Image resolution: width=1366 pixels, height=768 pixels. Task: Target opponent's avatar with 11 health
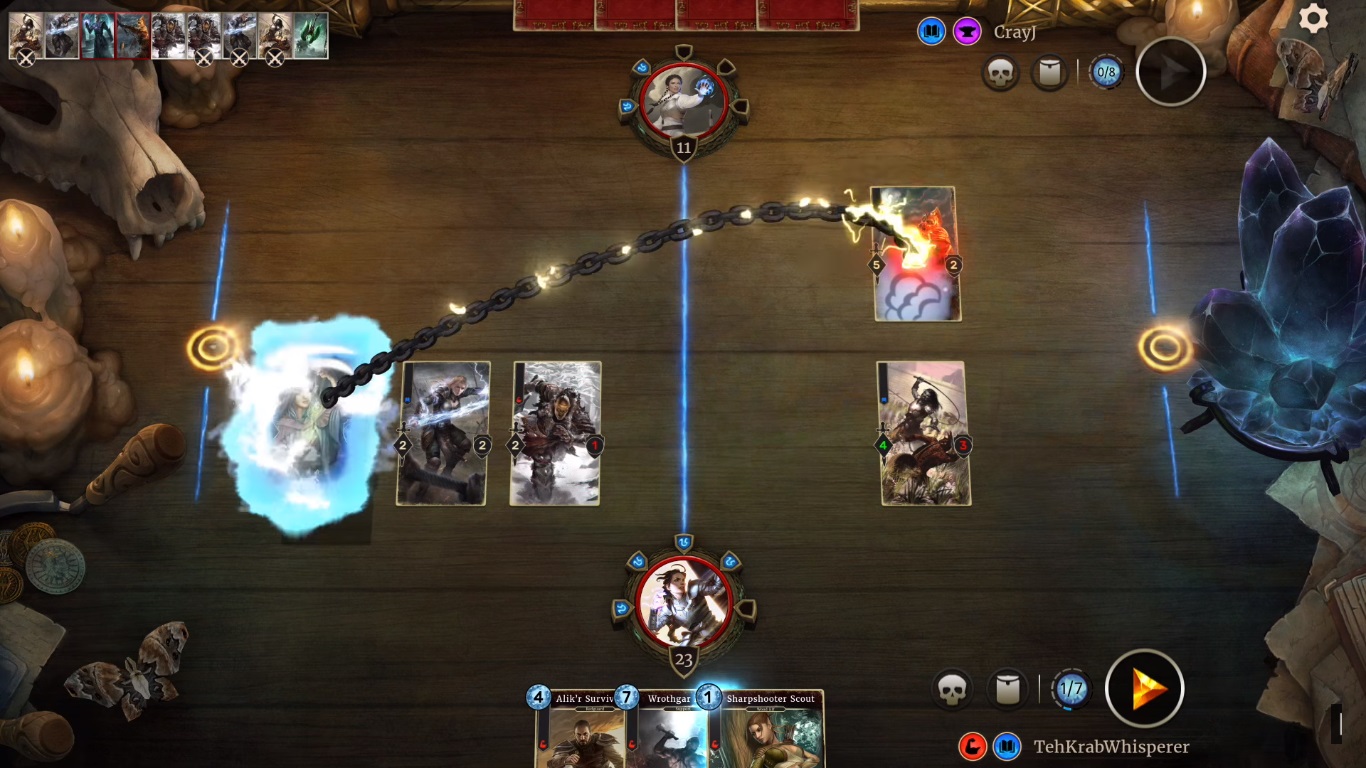click(x=684, y=100)
